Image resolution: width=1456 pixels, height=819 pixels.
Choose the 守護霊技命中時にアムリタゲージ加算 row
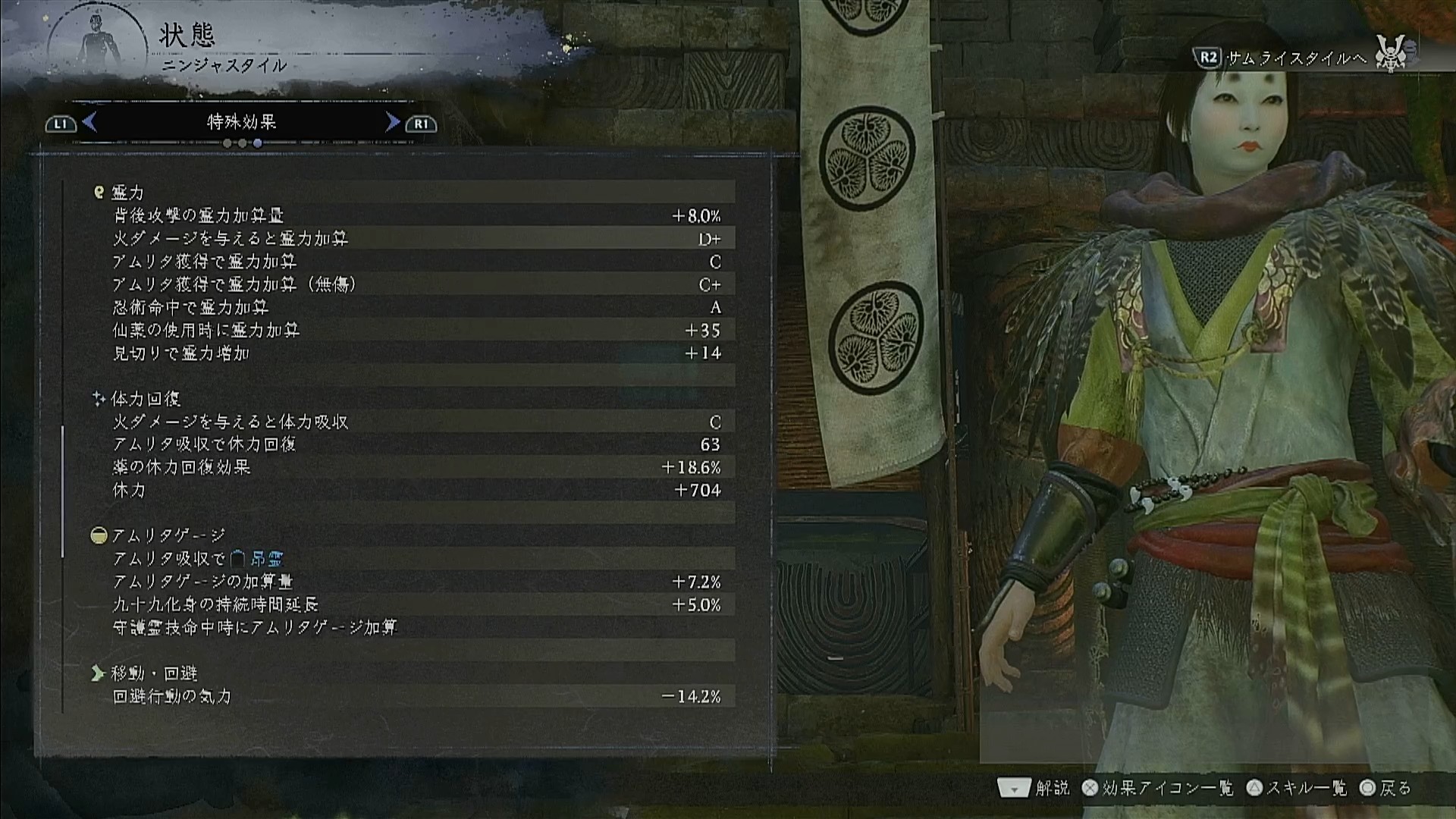416,627
